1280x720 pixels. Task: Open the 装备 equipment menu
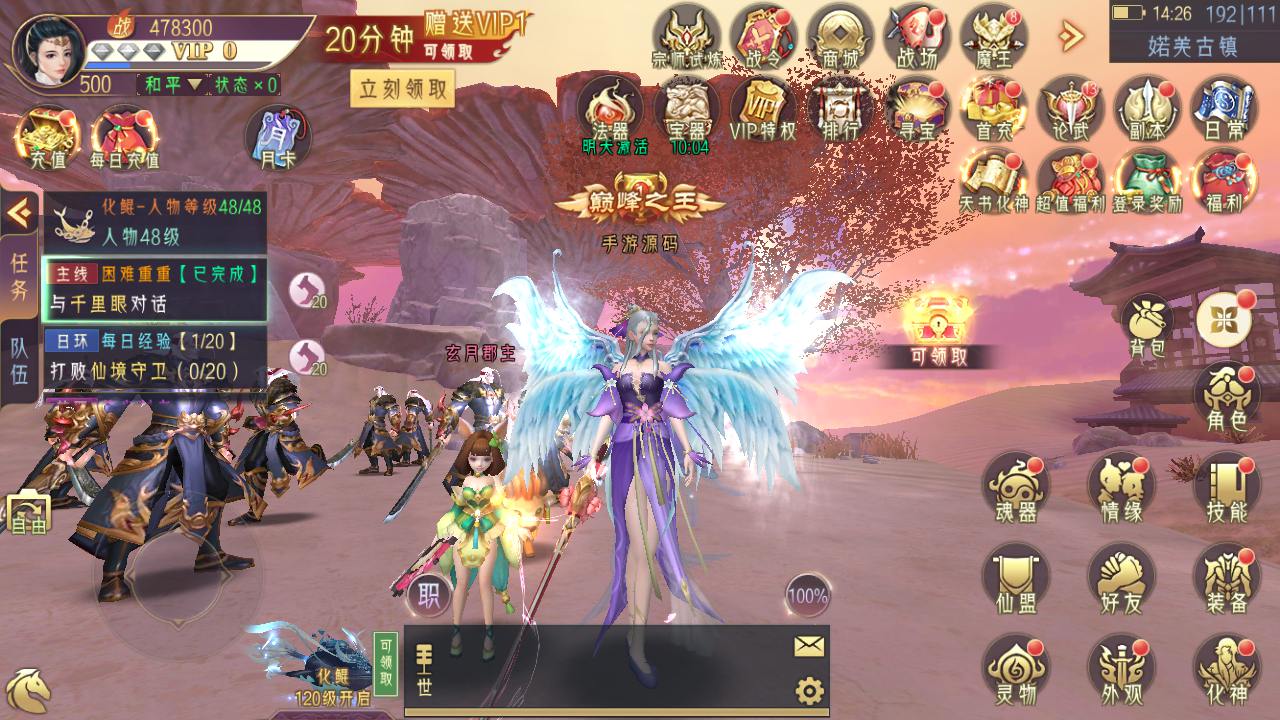[1226, 581]
